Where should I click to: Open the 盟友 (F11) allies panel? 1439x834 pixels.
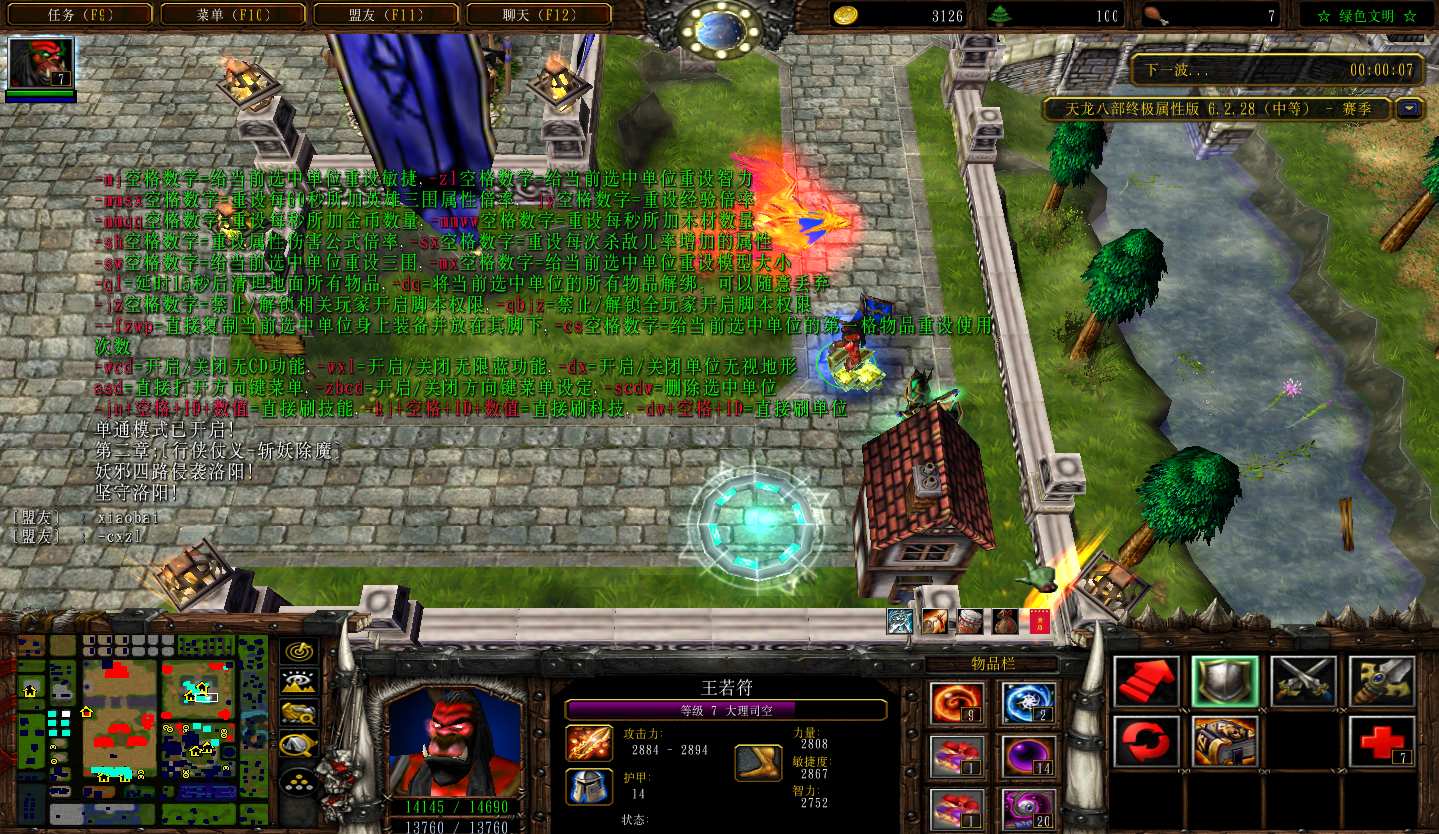(387, 15)
